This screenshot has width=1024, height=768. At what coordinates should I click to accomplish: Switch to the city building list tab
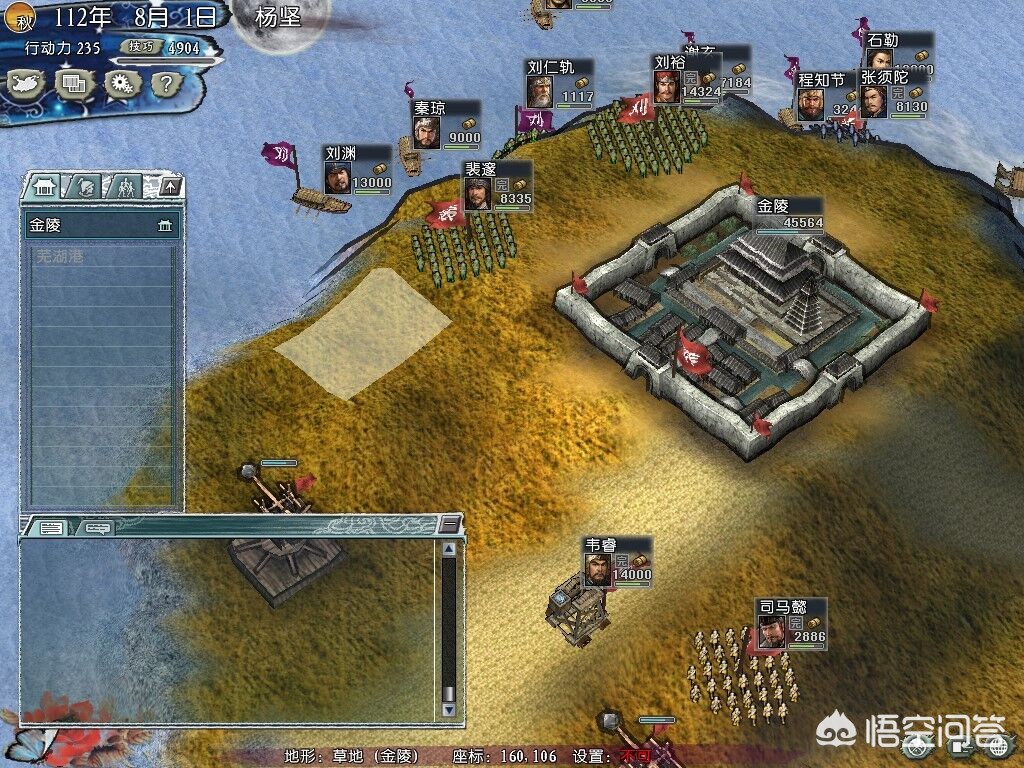point(46,186)
